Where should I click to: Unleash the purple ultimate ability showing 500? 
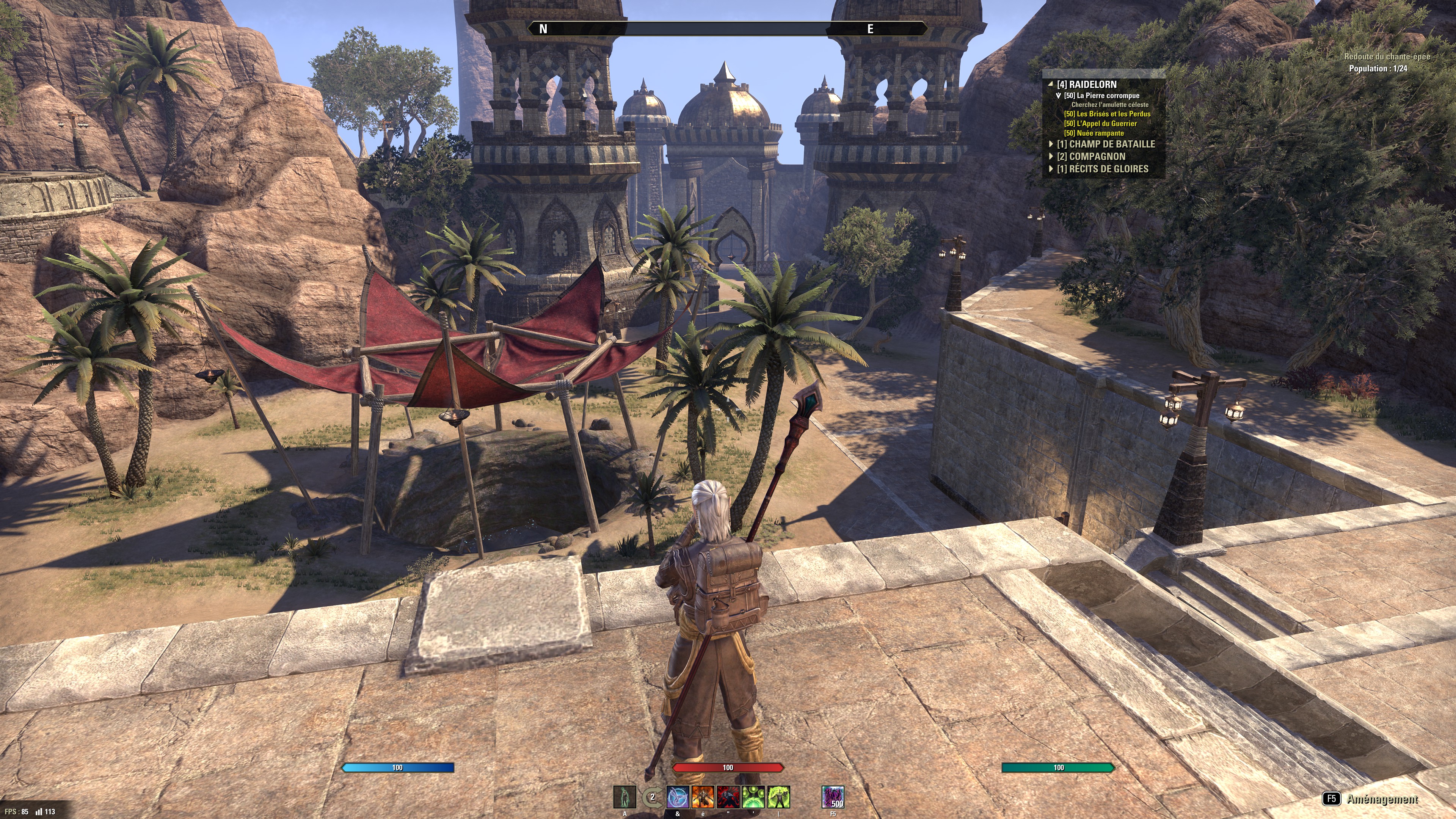pos(833,797)
